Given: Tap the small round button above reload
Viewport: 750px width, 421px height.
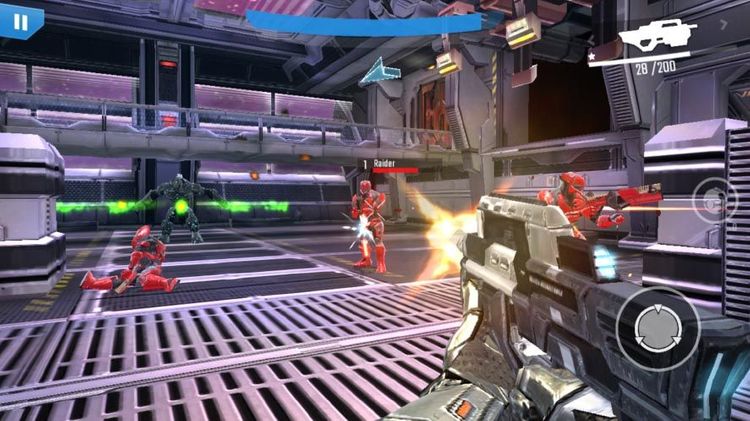Looking at the screenshot, I should (715, 201).
